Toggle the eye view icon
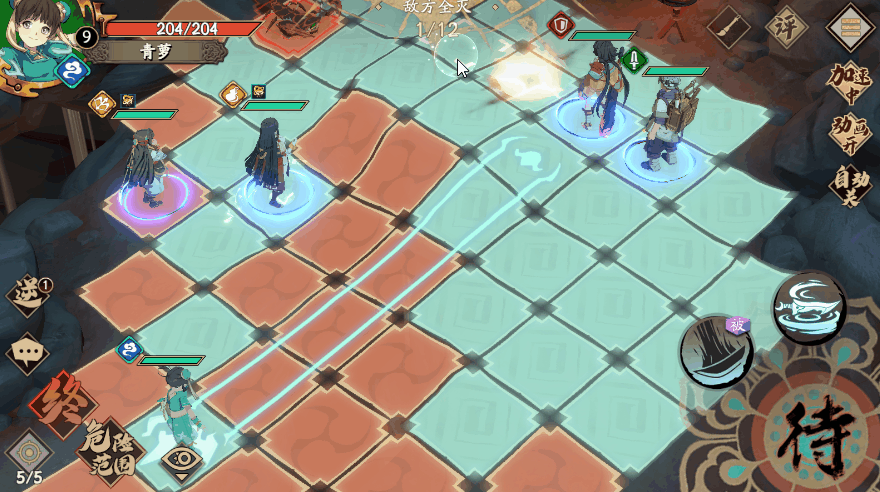 pos(182,461)
